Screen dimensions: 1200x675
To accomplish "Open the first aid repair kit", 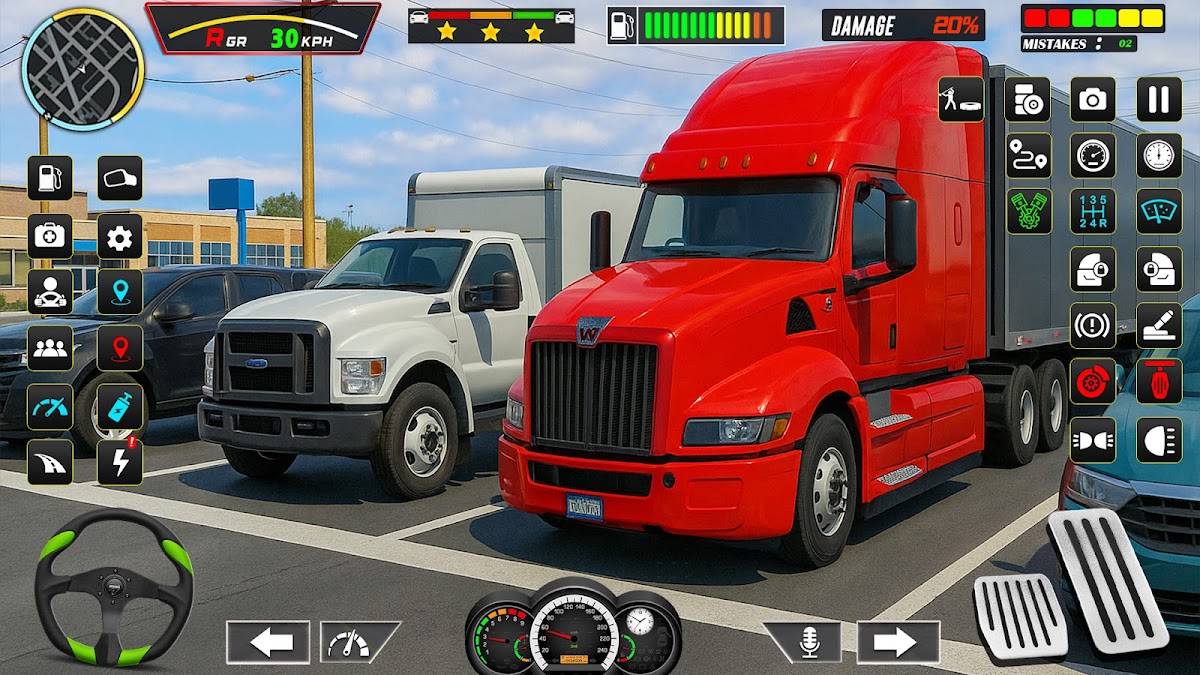I will click(49, 236).
